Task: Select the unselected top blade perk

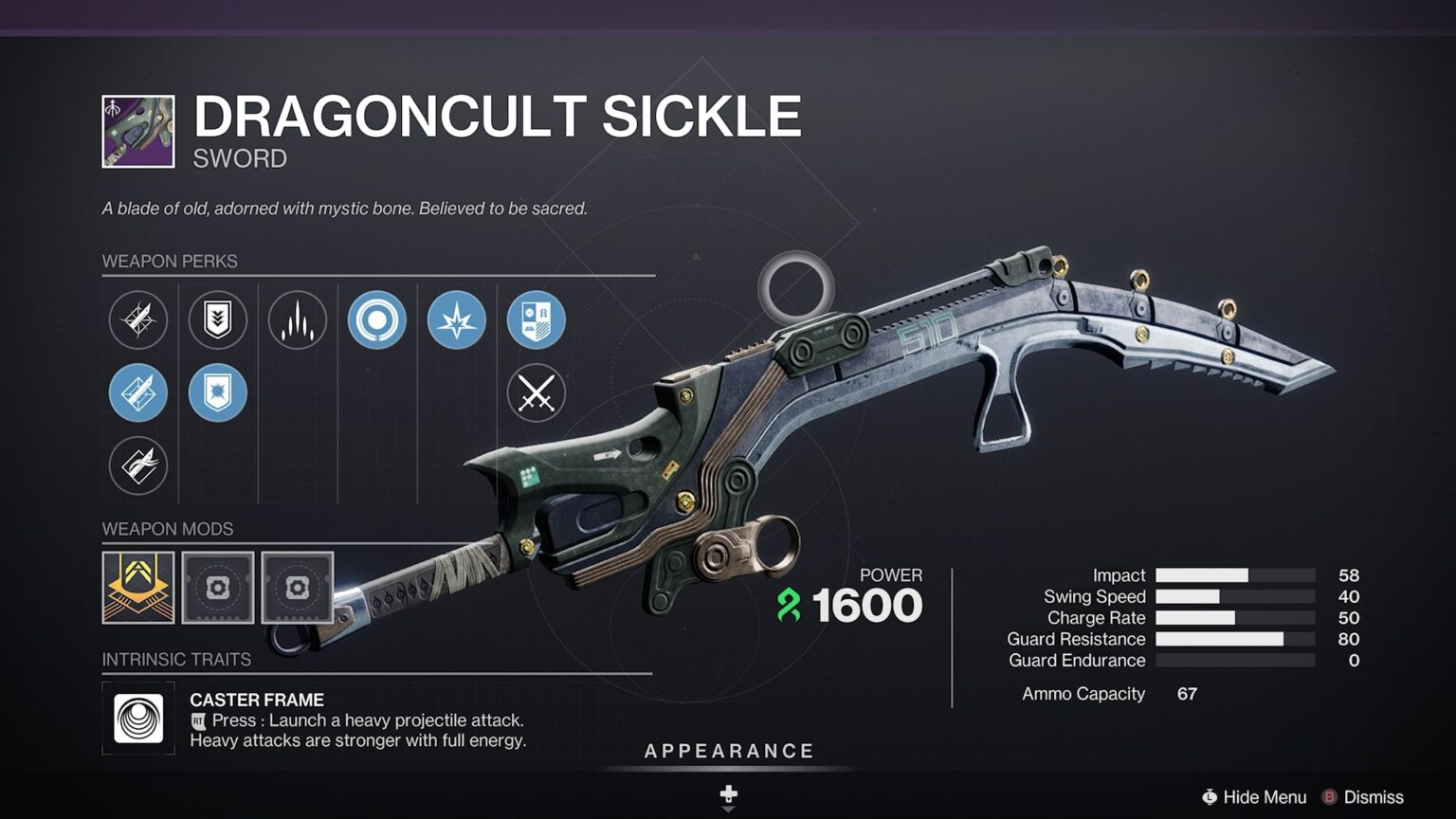Action: [x=138, y=319]
